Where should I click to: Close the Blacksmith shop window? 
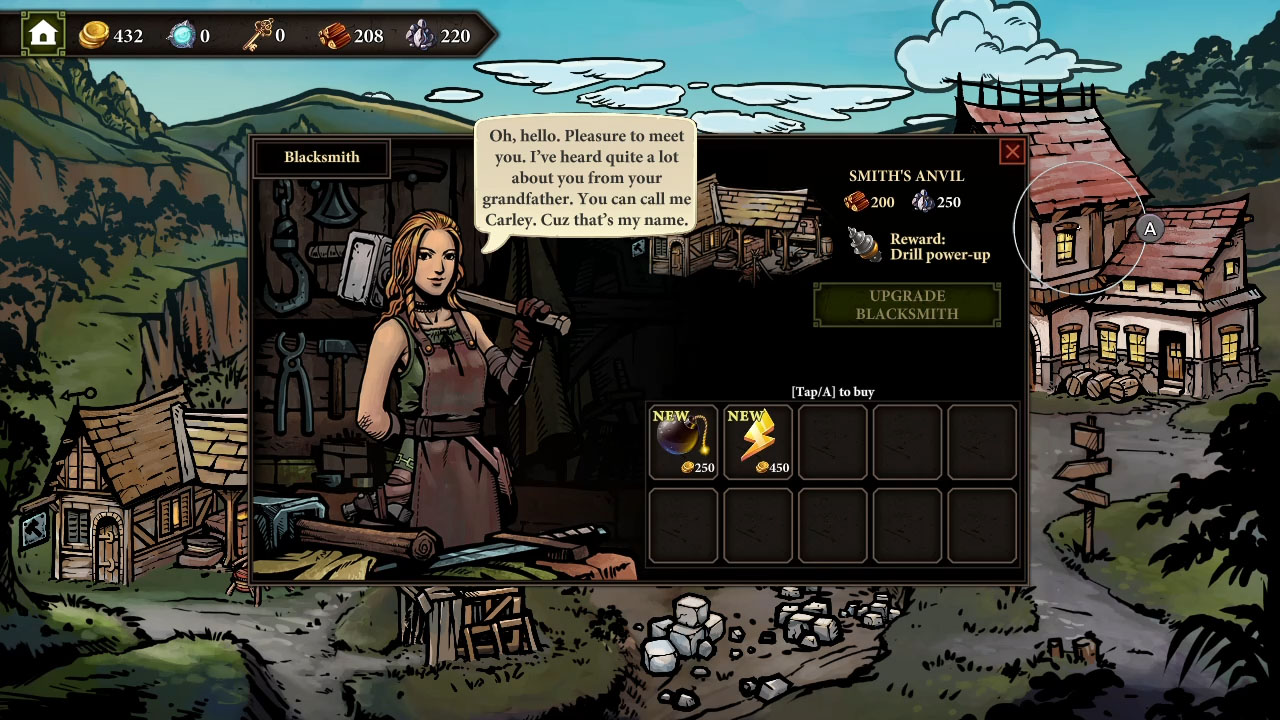[1012, 151]
